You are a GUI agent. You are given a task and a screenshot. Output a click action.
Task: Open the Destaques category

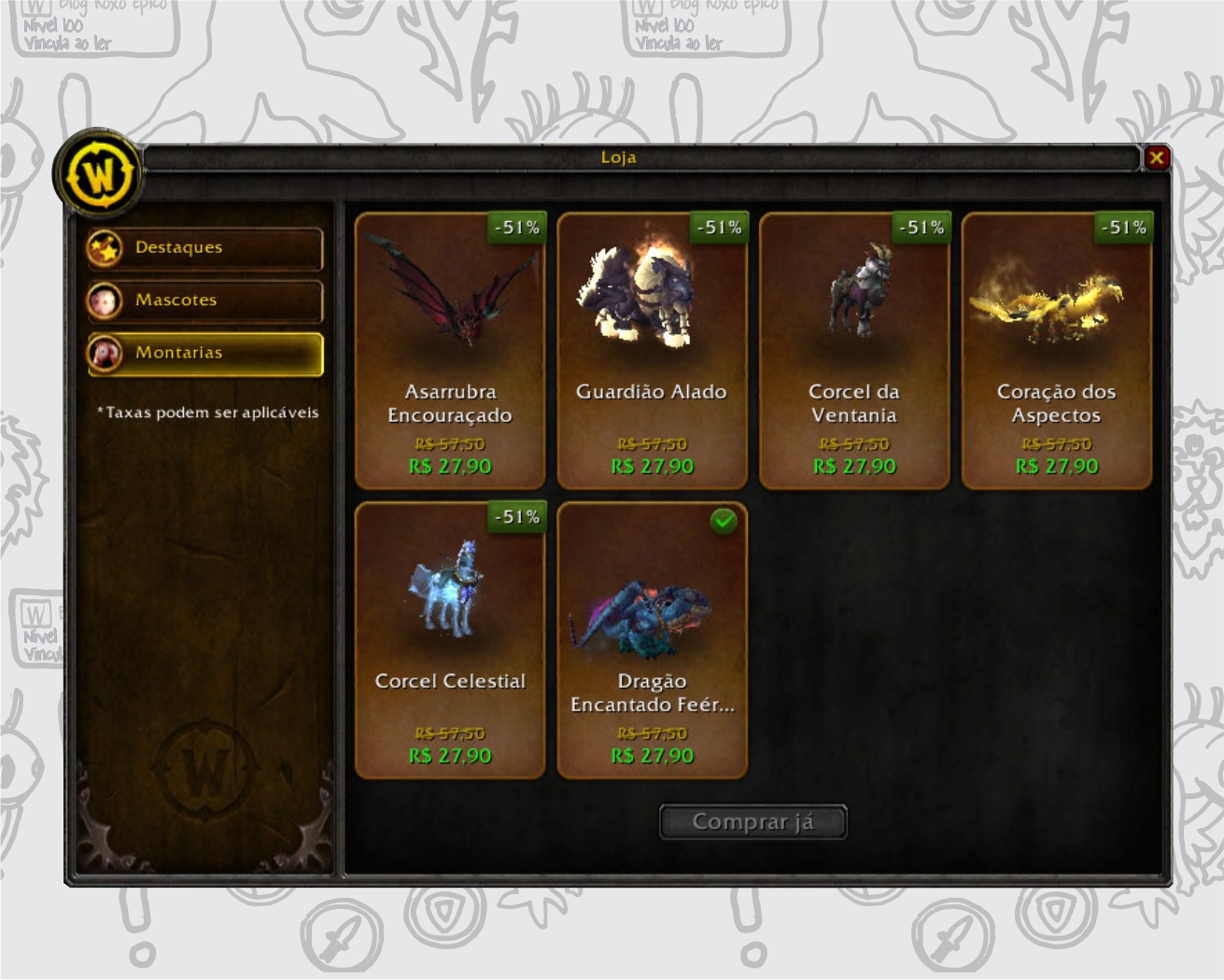(x=205, y=248)
